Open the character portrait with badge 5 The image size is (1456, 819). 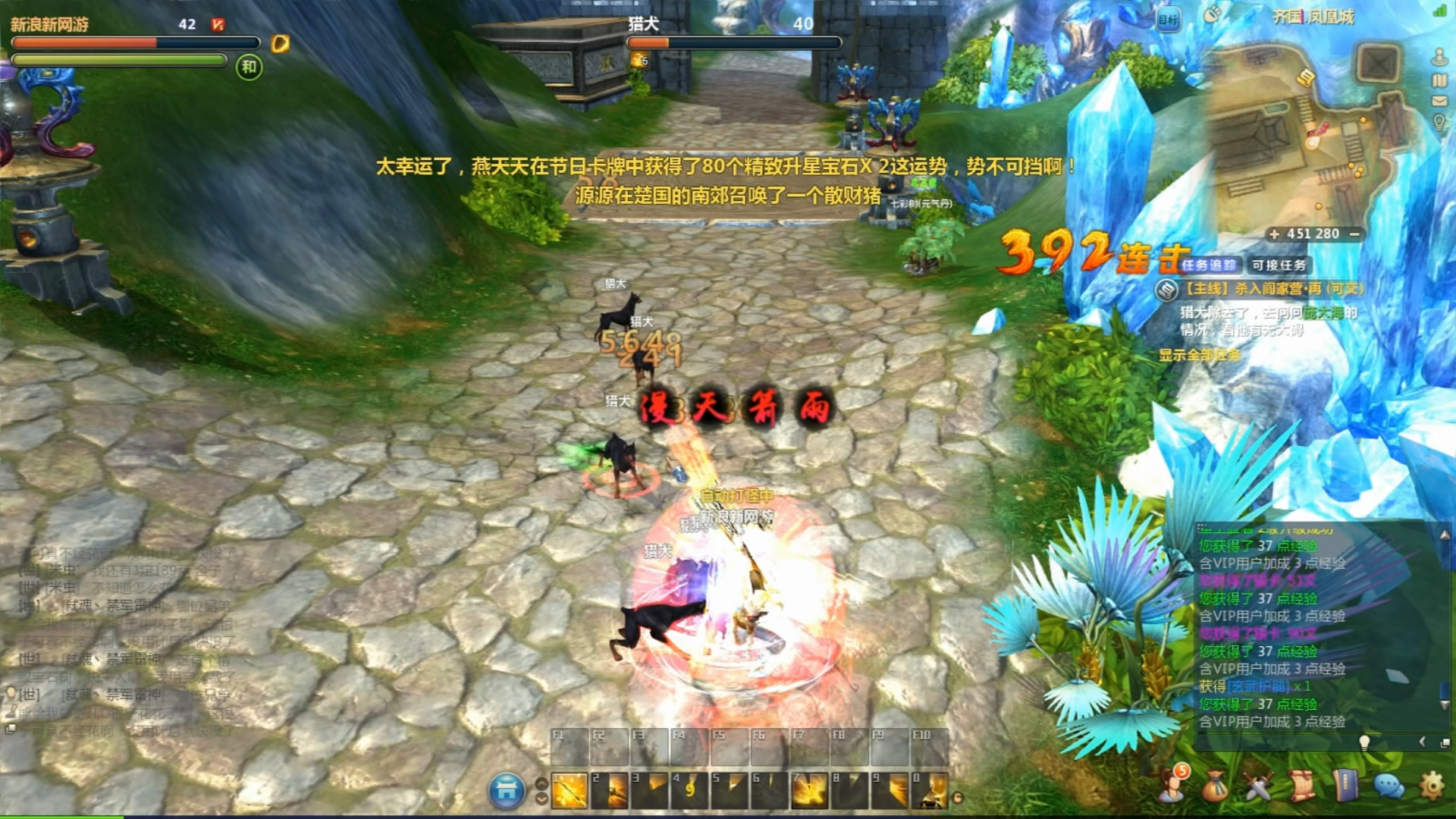click(1172, 784)
